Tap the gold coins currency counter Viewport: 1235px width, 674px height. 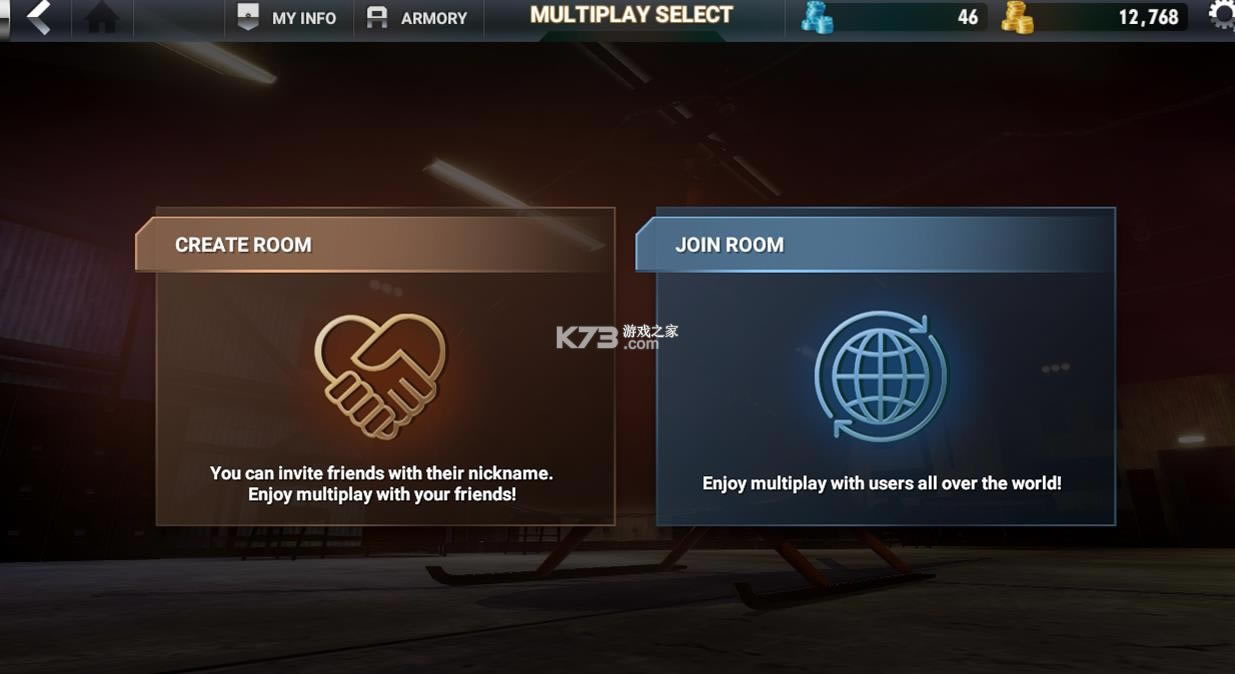[1093, 17]
